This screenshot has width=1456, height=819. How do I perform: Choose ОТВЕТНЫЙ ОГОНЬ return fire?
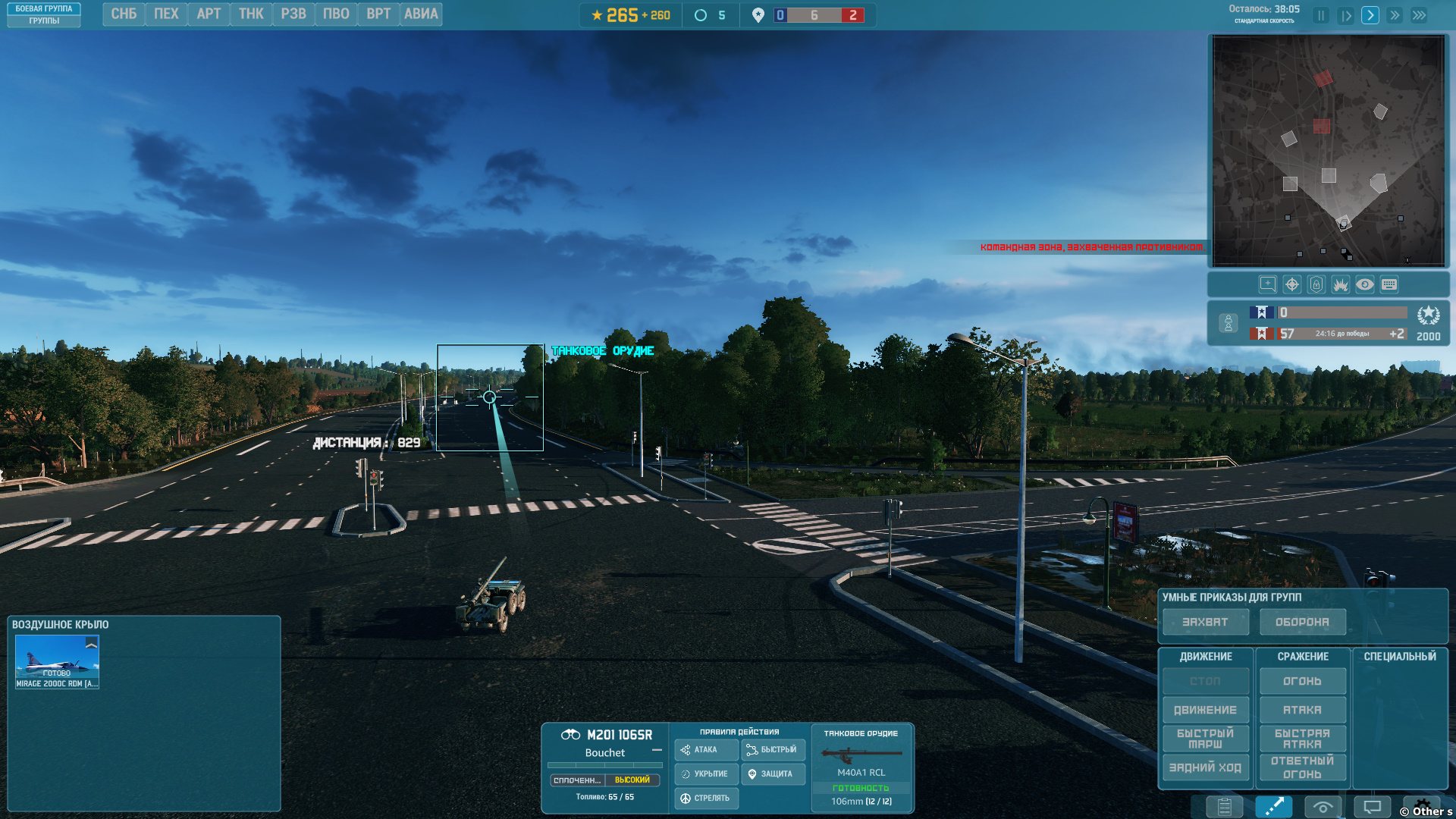pos(1302,768)
